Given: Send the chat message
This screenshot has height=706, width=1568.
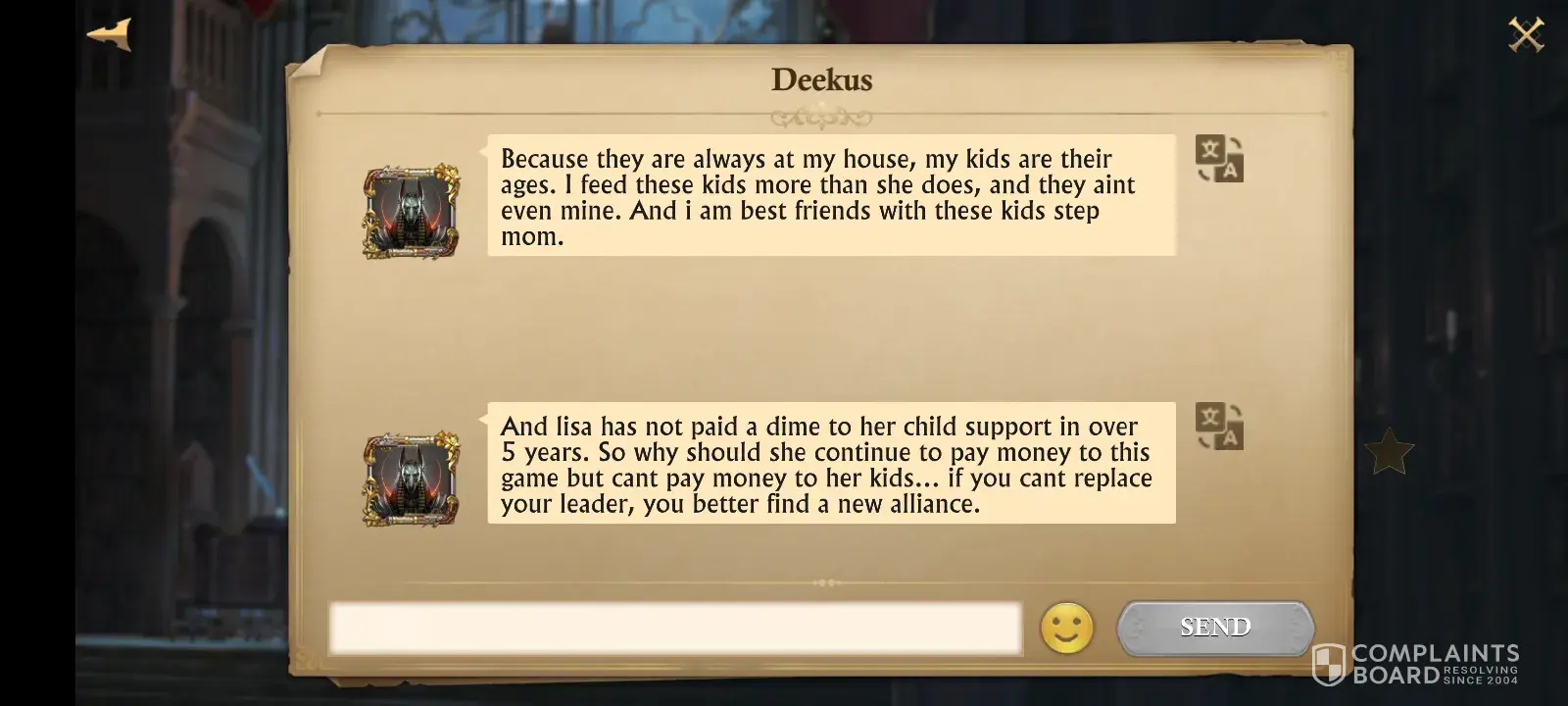Looking at the screenshot, I should tap(1215, 628).
